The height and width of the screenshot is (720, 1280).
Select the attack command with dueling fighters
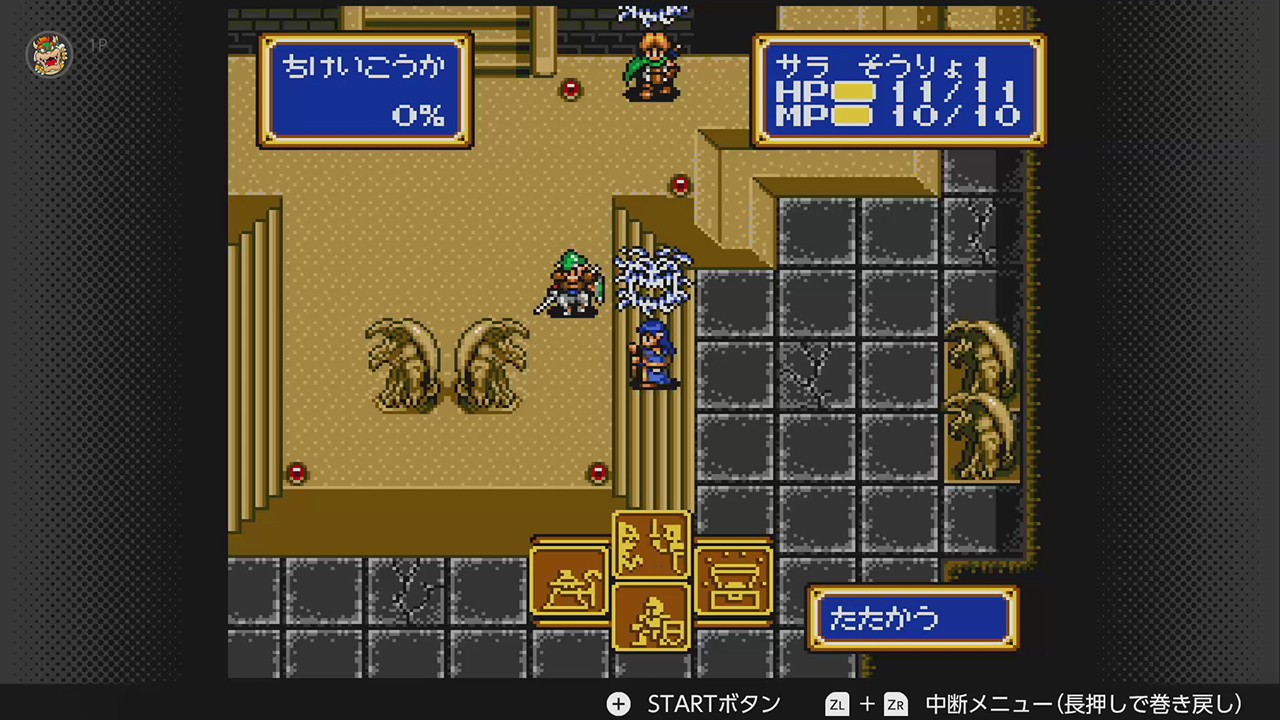point(651,545)
